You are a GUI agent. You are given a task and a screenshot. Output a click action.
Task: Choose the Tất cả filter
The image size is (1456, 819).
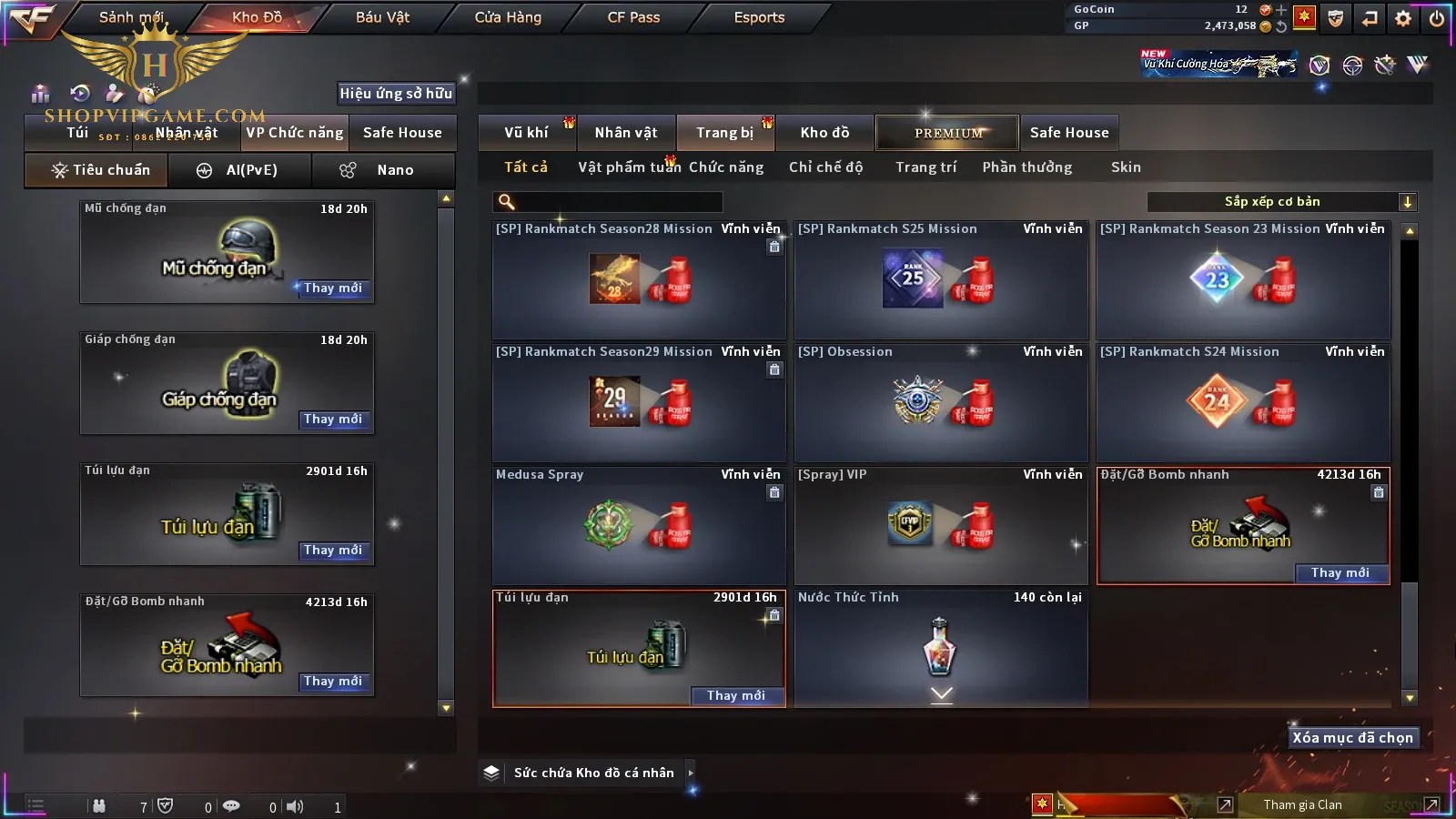pos(526,167)
